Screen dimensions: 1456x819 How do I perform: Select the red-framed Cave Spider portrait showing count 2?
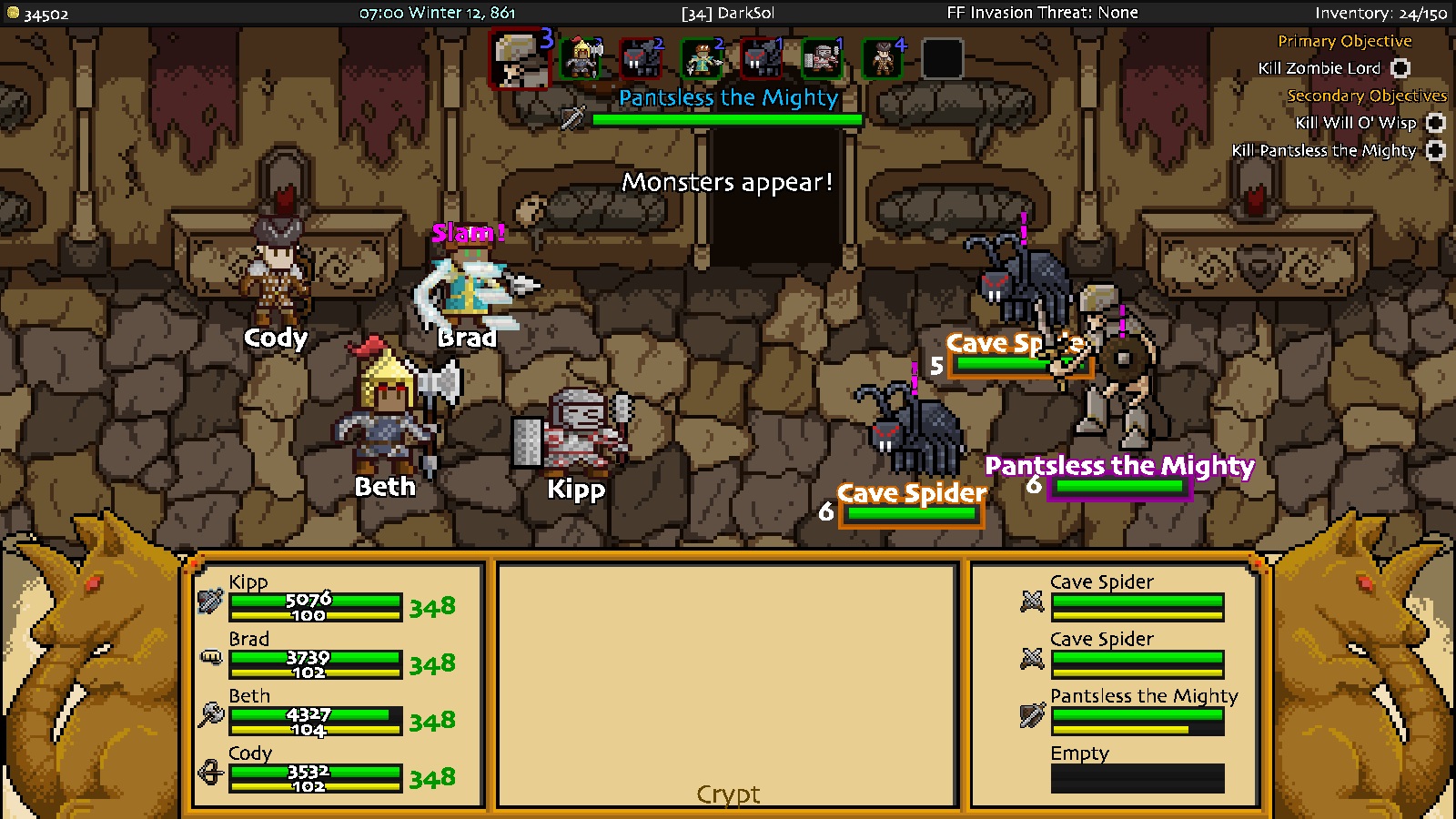(643, 56)
